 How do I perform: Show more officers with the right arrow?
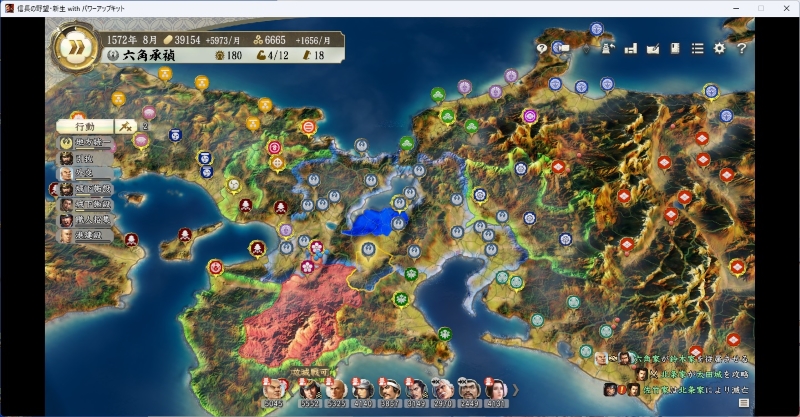[516, 389]
